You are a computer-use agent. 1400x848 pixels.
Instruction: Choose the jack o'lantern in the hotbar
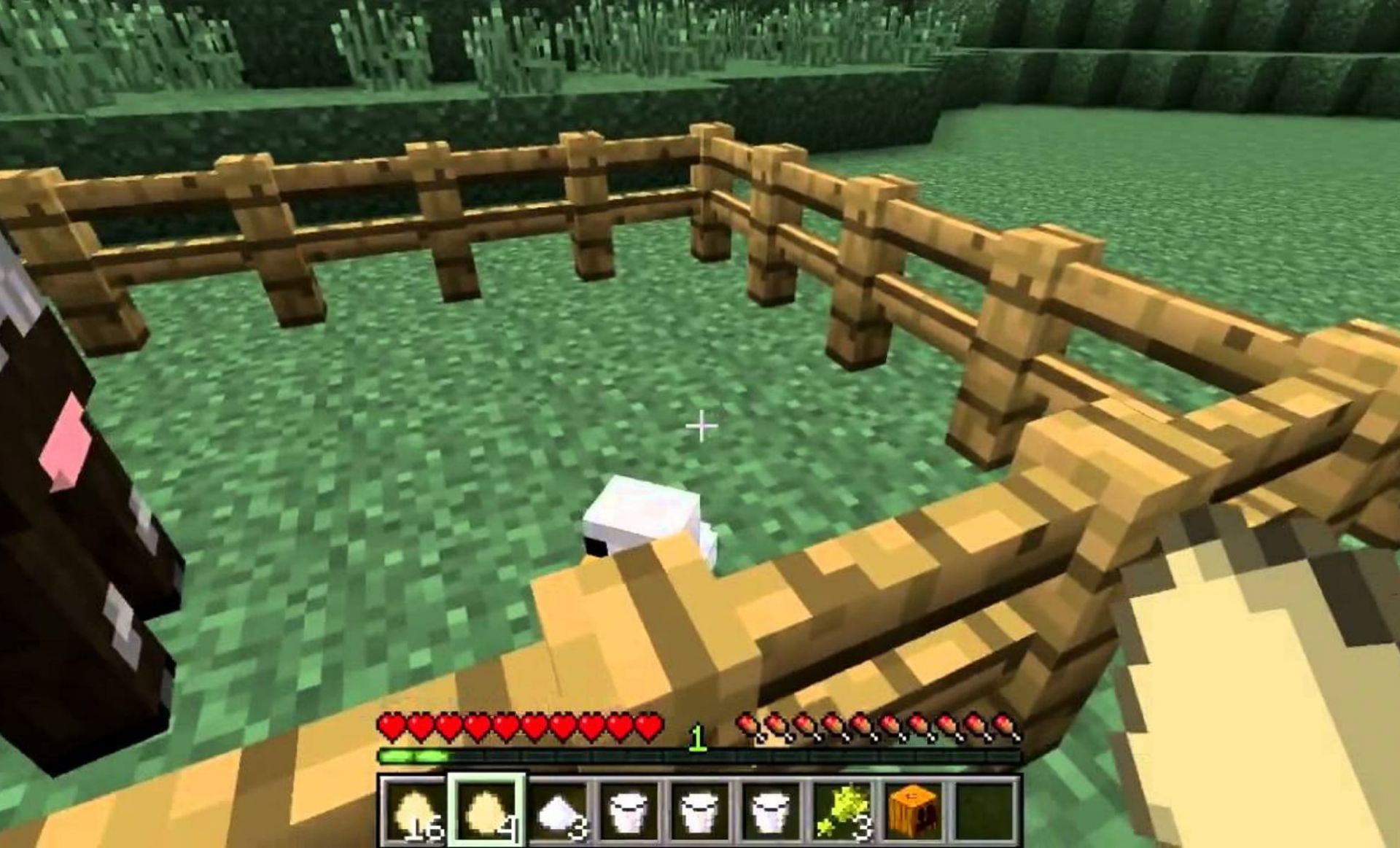[x=914, y=812]
